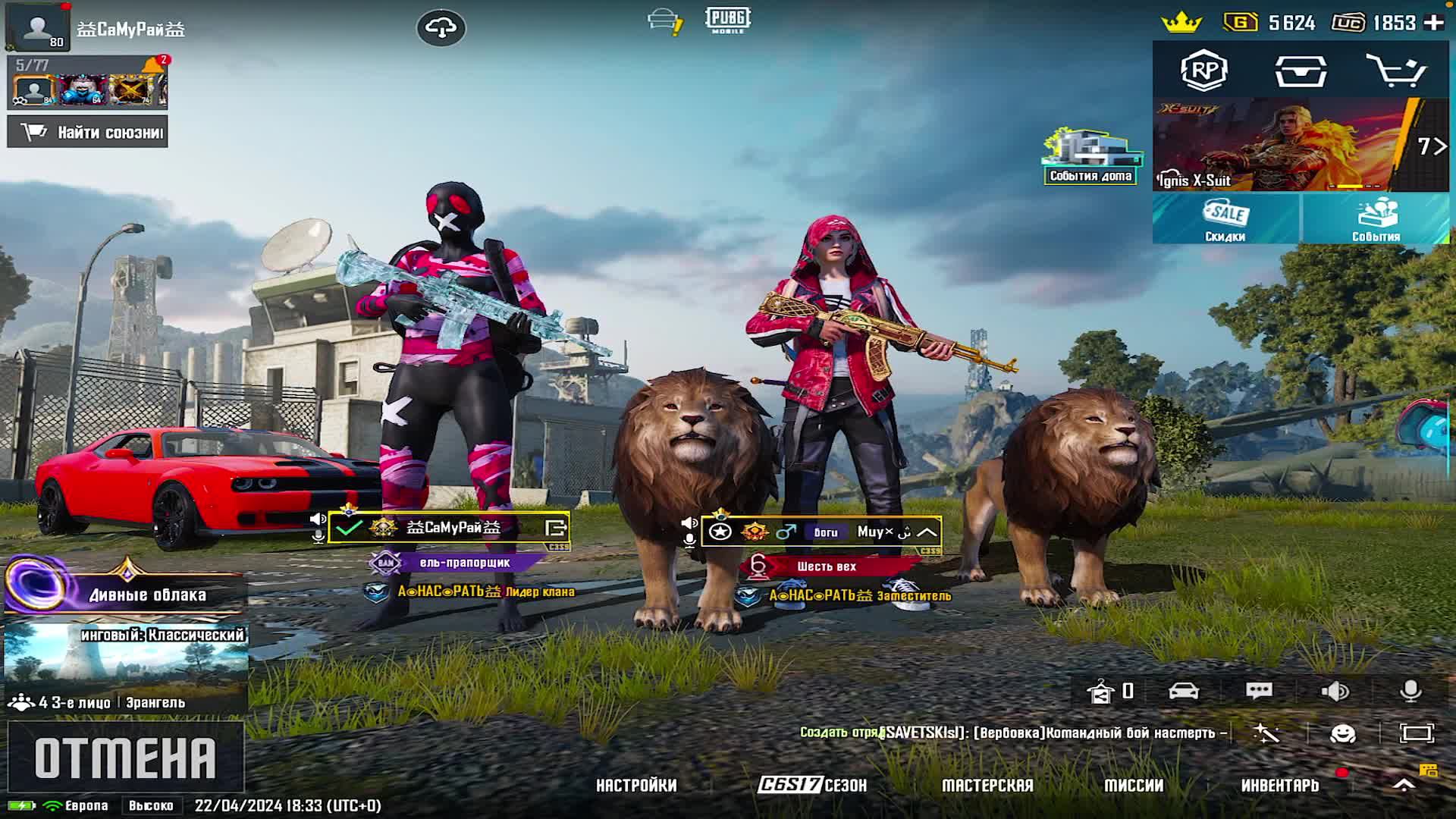Viewport: 1456px width, 819px height.
Task: Open the cloud download icon
Action: (x=441, y=28)
